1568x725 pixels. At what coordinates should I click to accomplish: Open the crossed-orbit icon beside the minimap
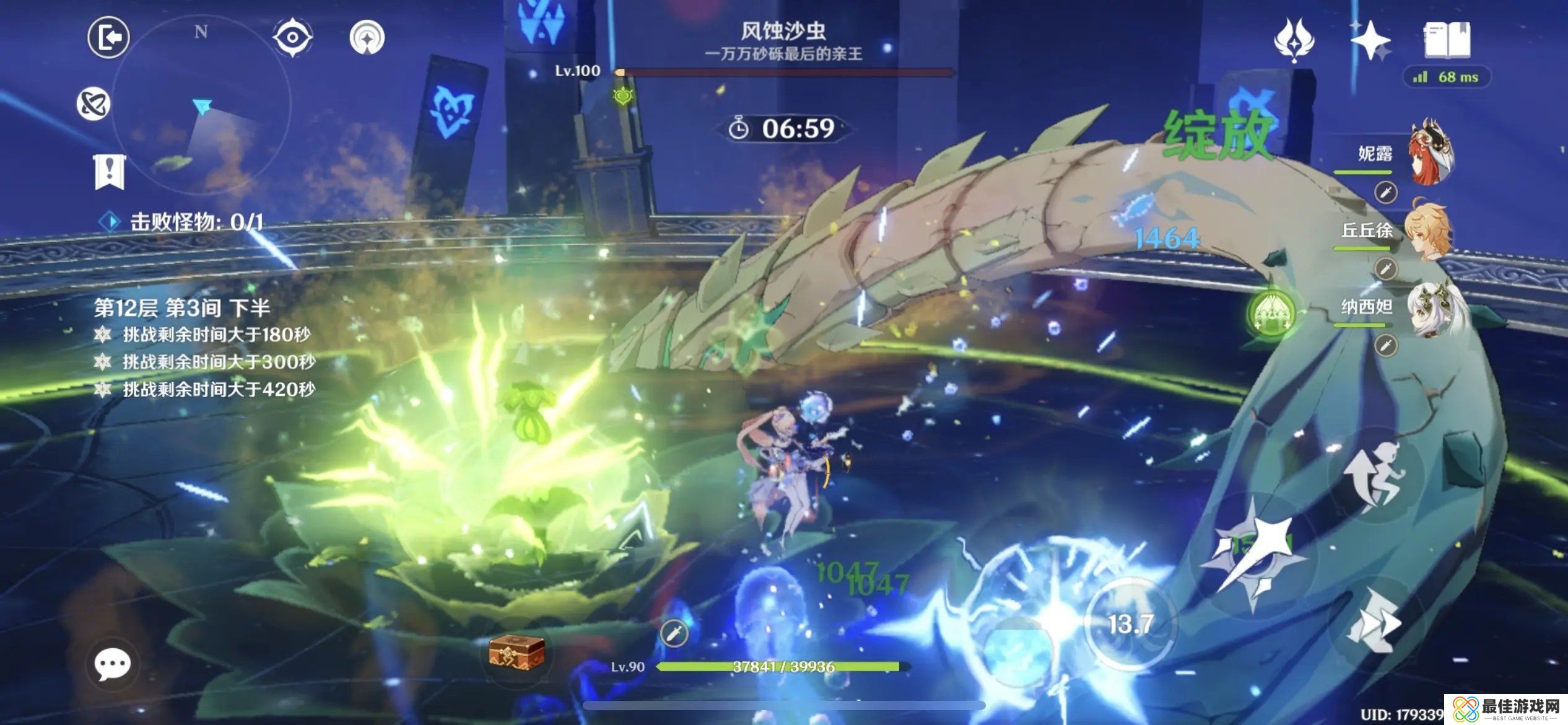(x=94, y=103)
